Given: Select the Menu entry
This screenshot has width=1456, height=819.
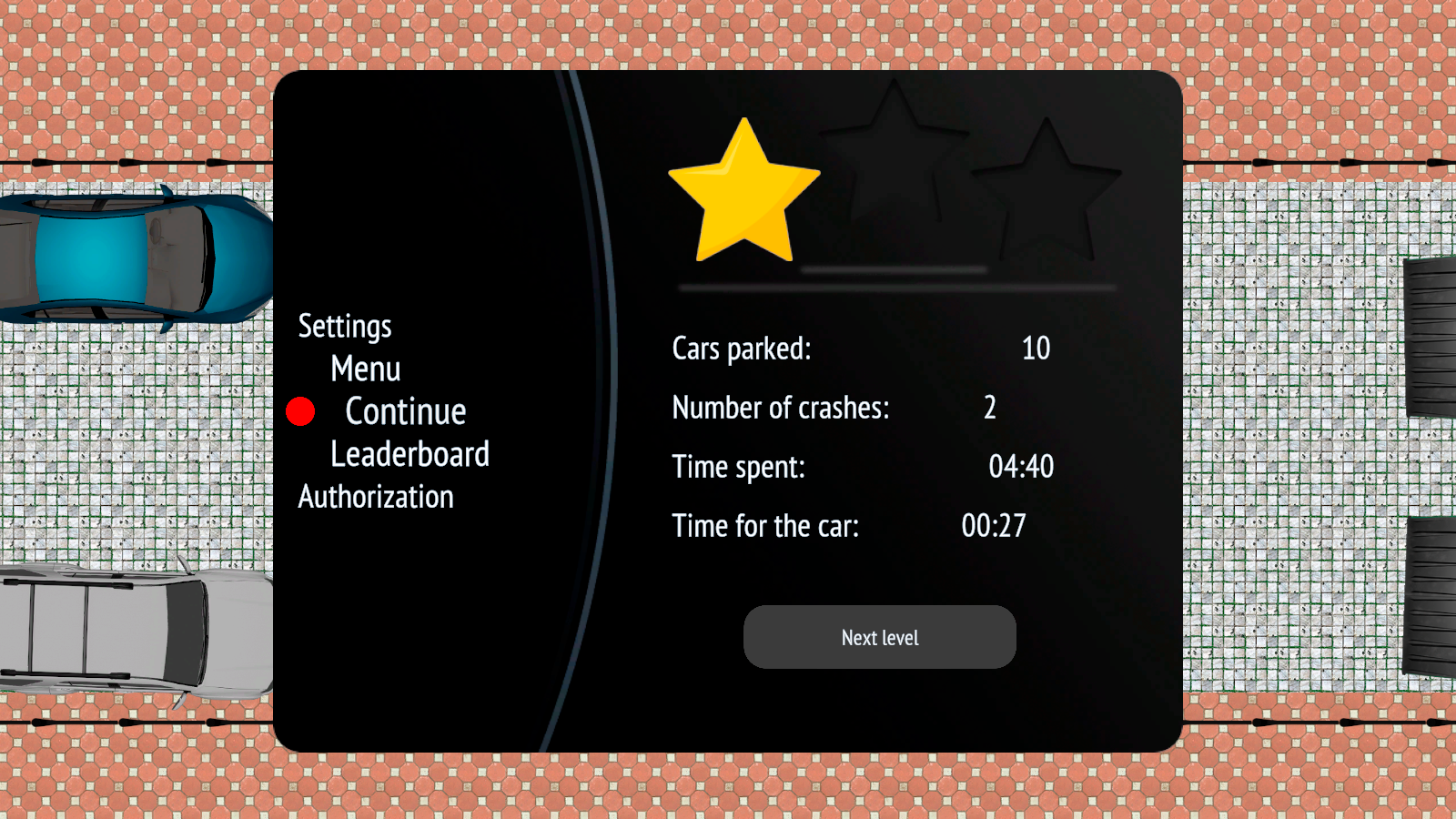Looking at the screenshot, I should point(365,369).
